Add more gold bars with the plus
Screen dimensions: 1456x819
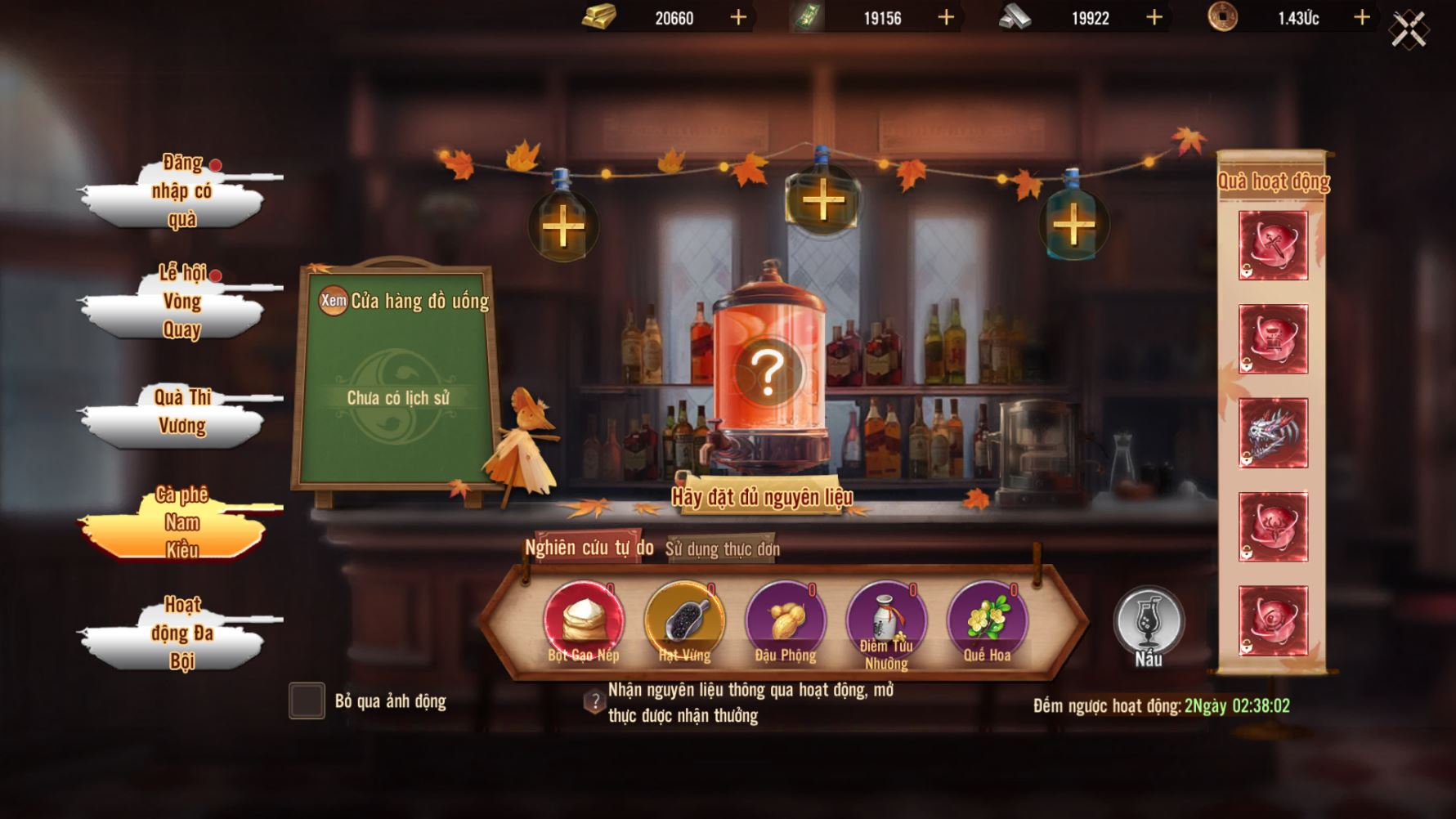click(738, 17)
